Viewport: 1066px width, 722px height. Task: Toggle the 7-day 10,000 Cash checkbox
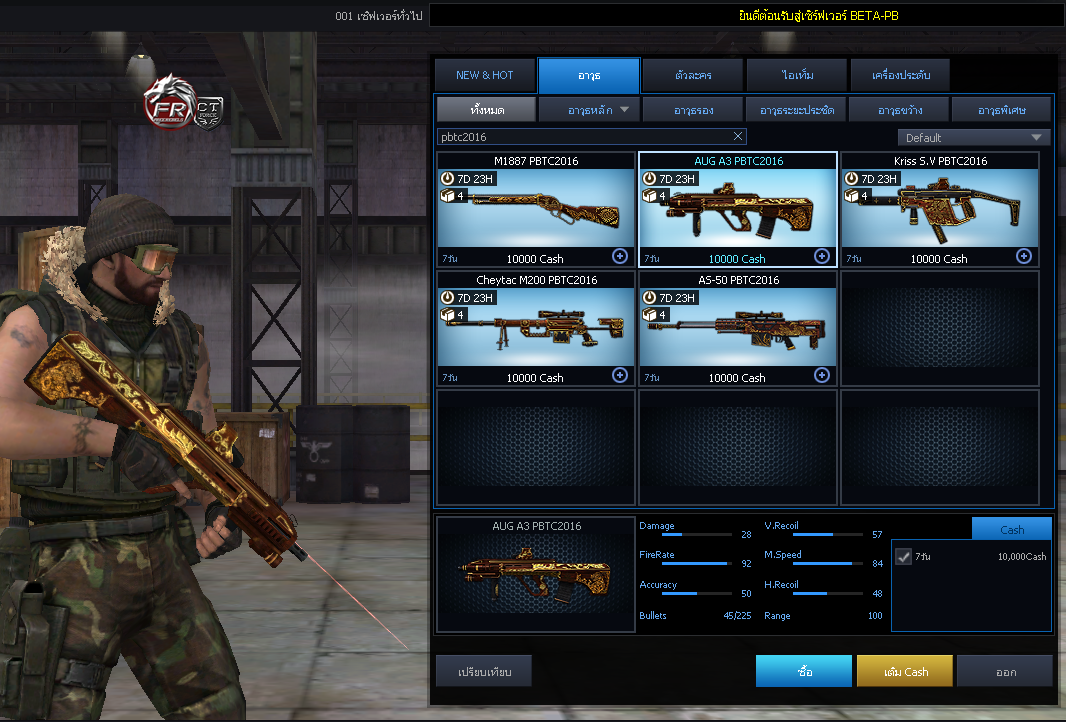(904, 556)
